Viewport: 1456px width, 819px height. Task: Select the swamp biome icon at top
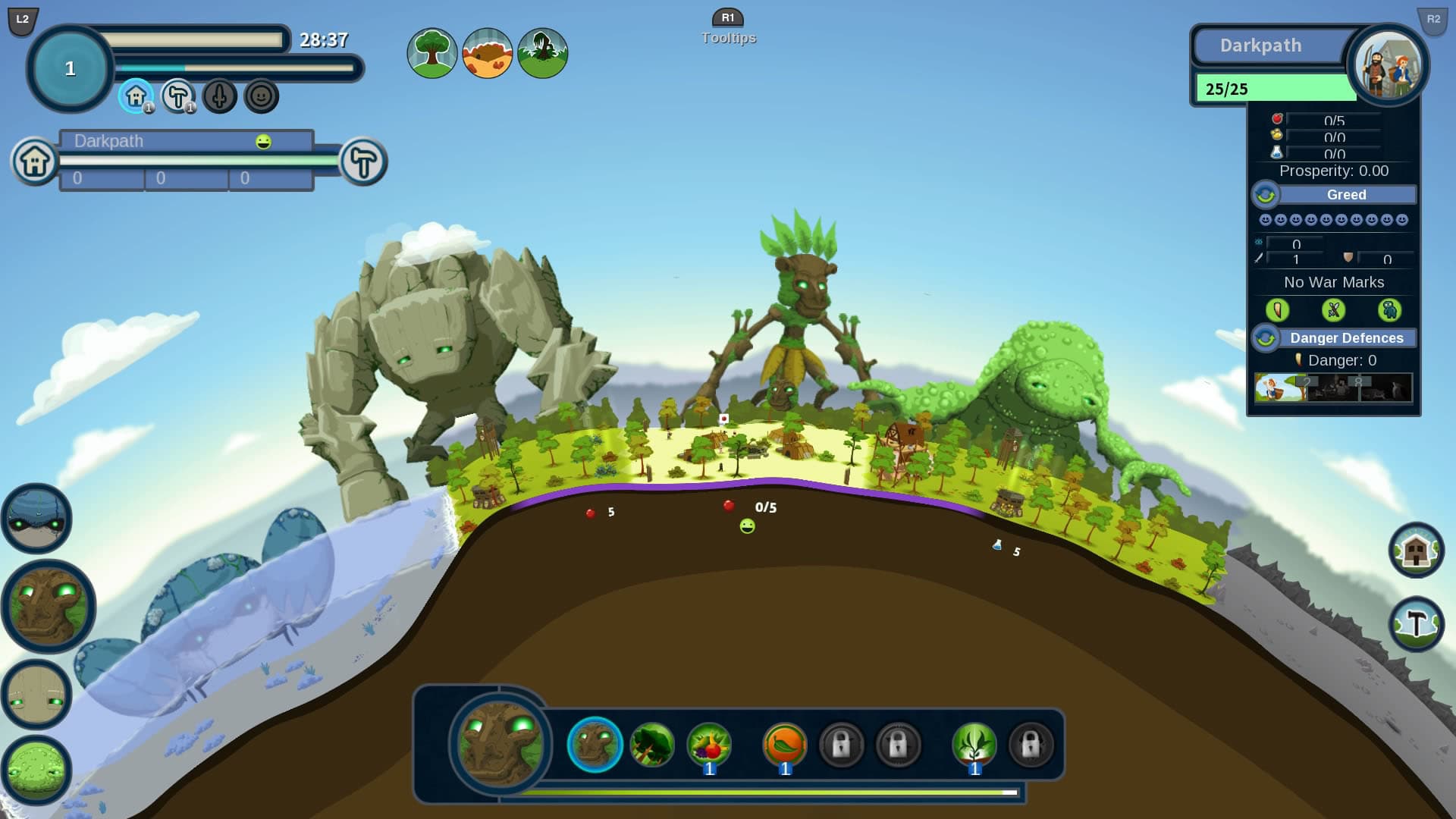click(542, 53)
